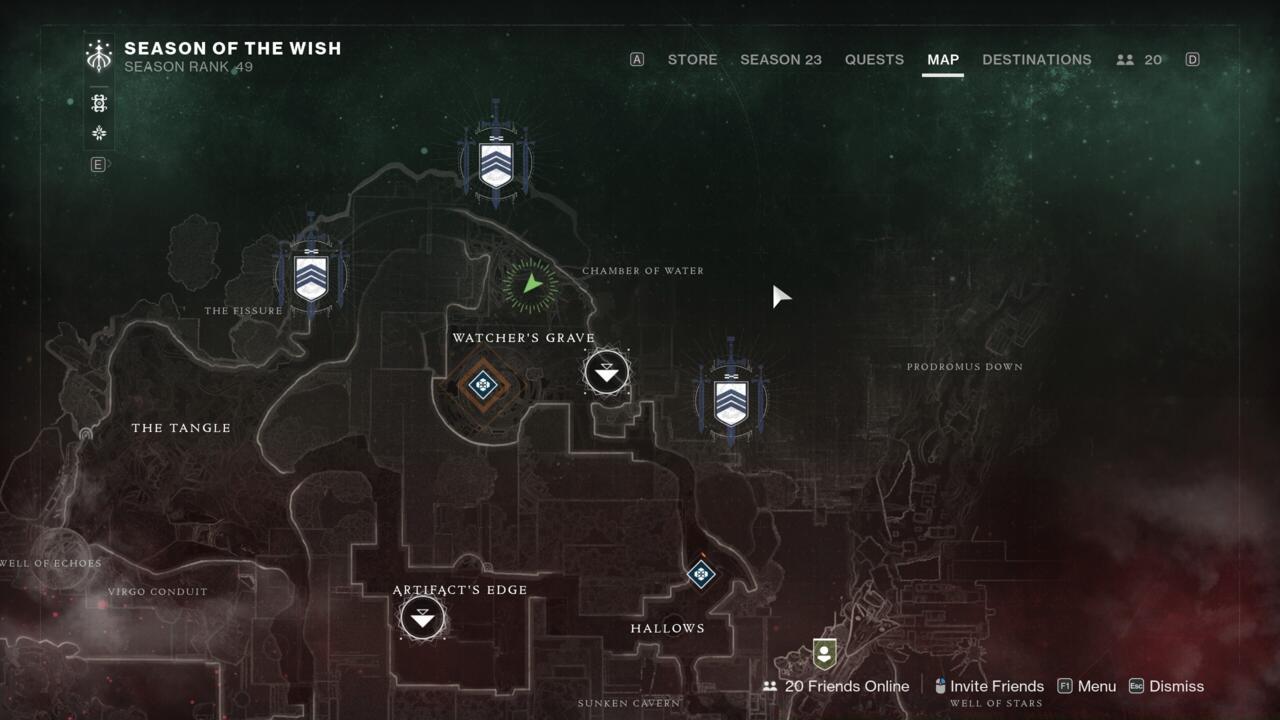Screen dimensions: 1280x720
Task: Open the SEASON 23 tab
Action: pyautogui.click(x=781, y=59)
